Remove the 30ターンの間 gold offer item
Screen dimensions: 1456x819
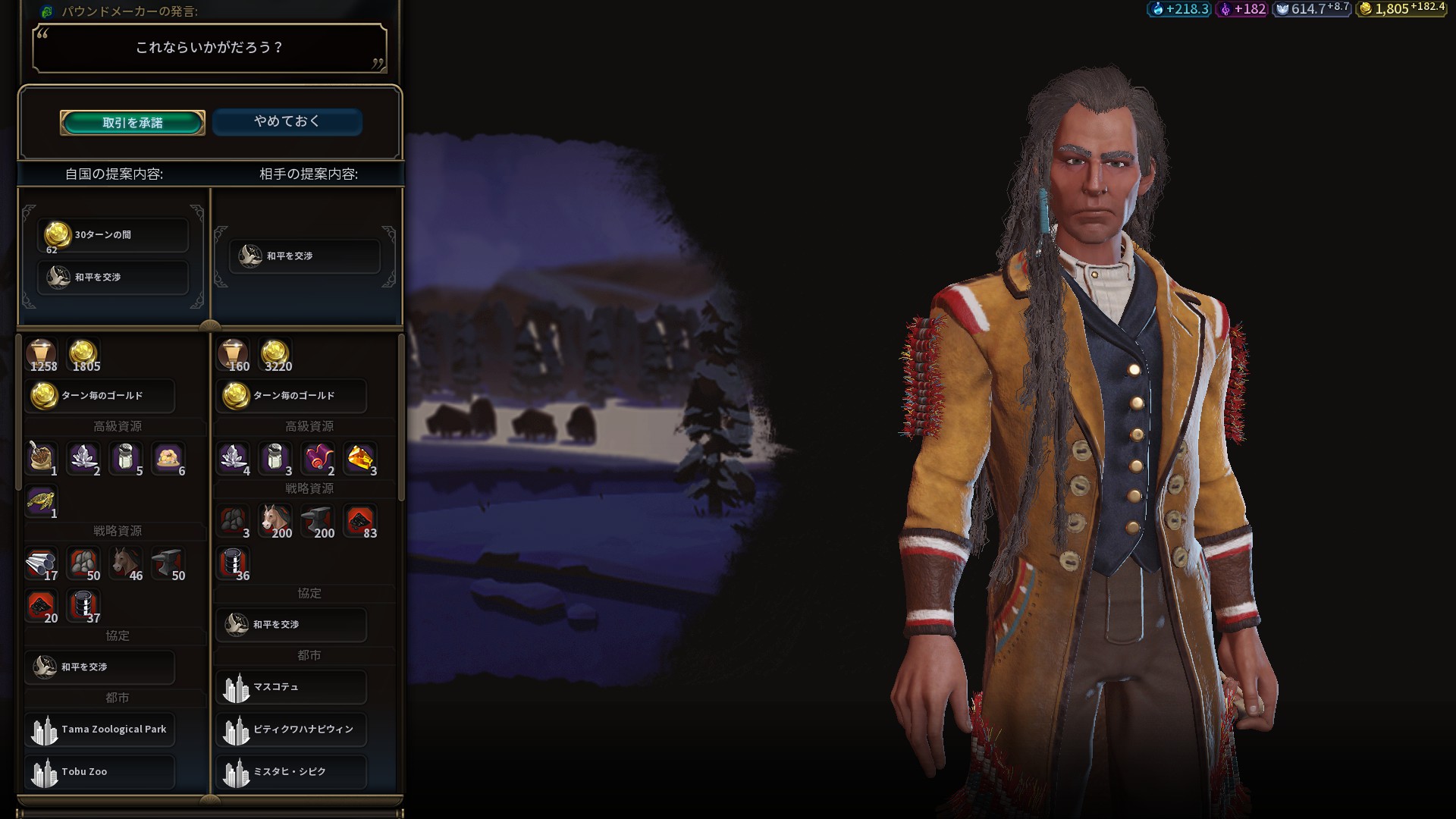tap(113, 235)
